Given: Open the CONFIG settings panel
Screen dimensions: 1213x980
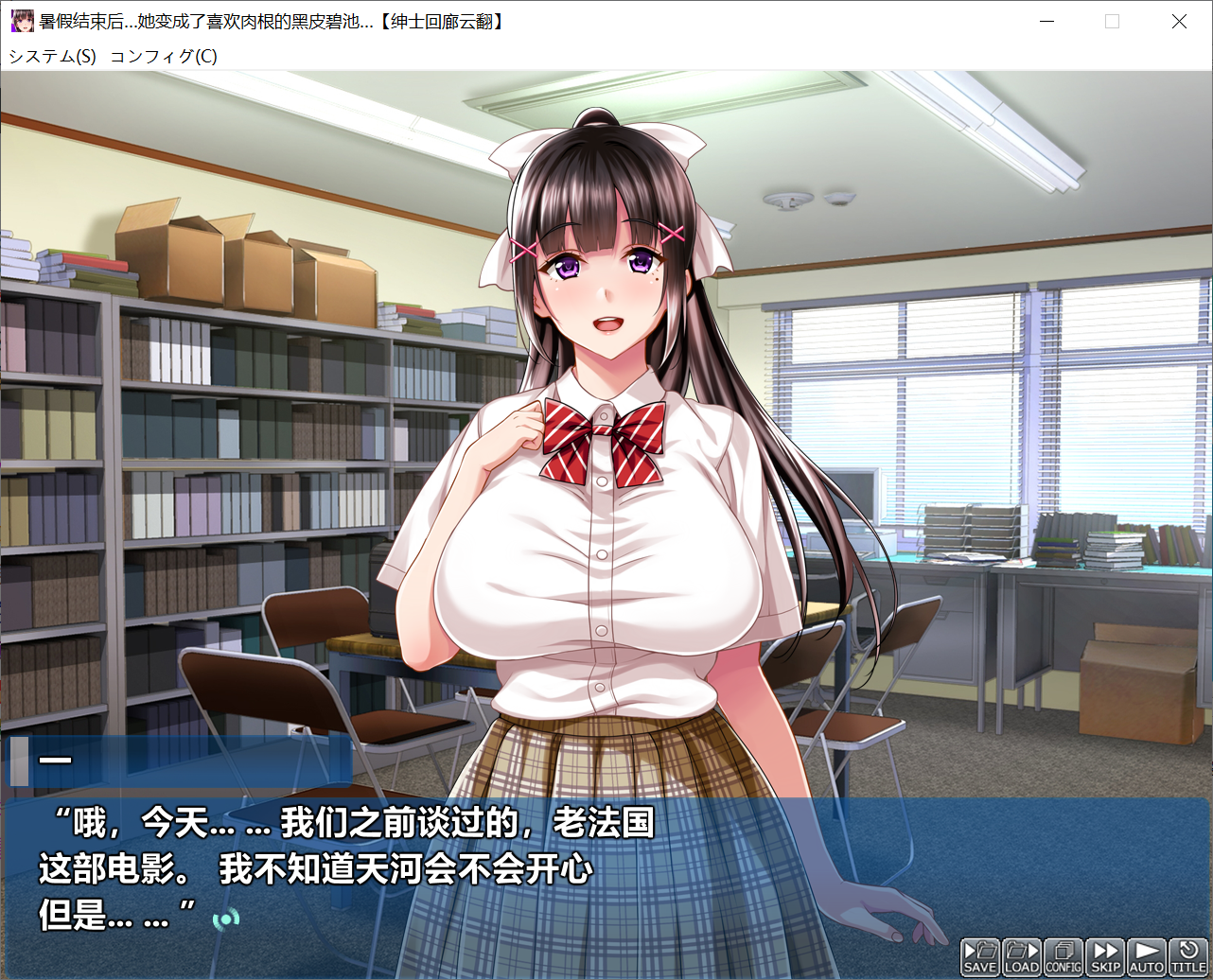Looking at the screenshot, I should pos(1064,957).
